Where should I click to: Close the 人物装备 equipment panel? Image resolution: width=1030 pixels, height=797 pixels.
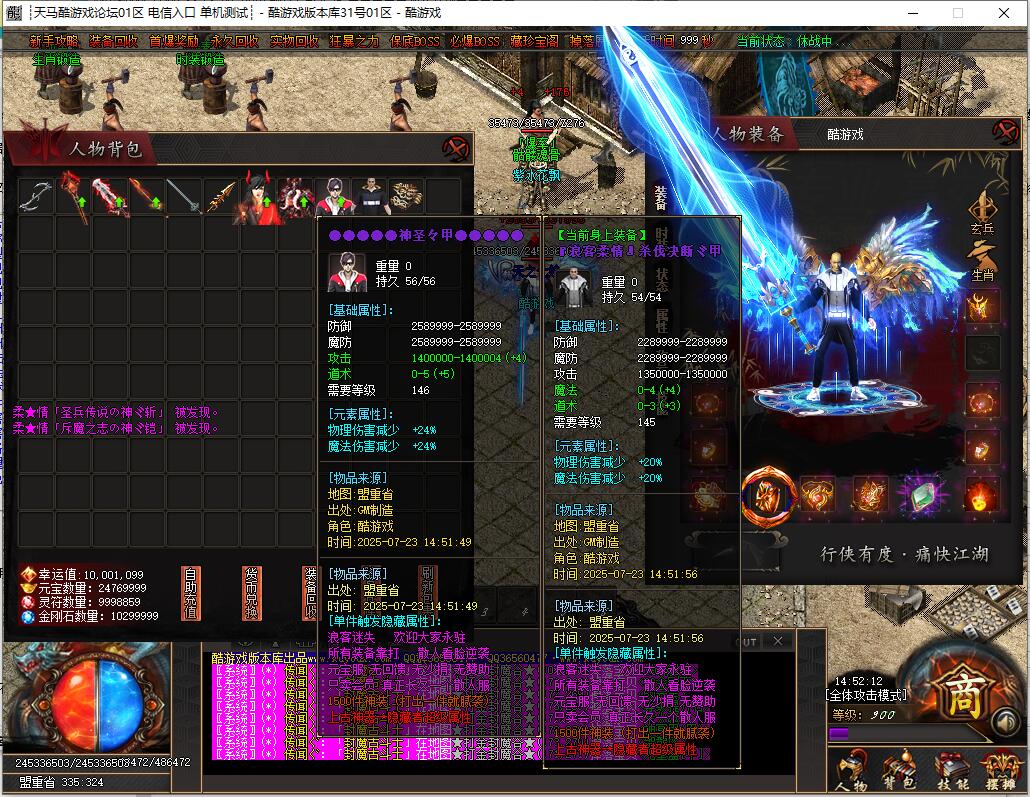(1005, 132)
